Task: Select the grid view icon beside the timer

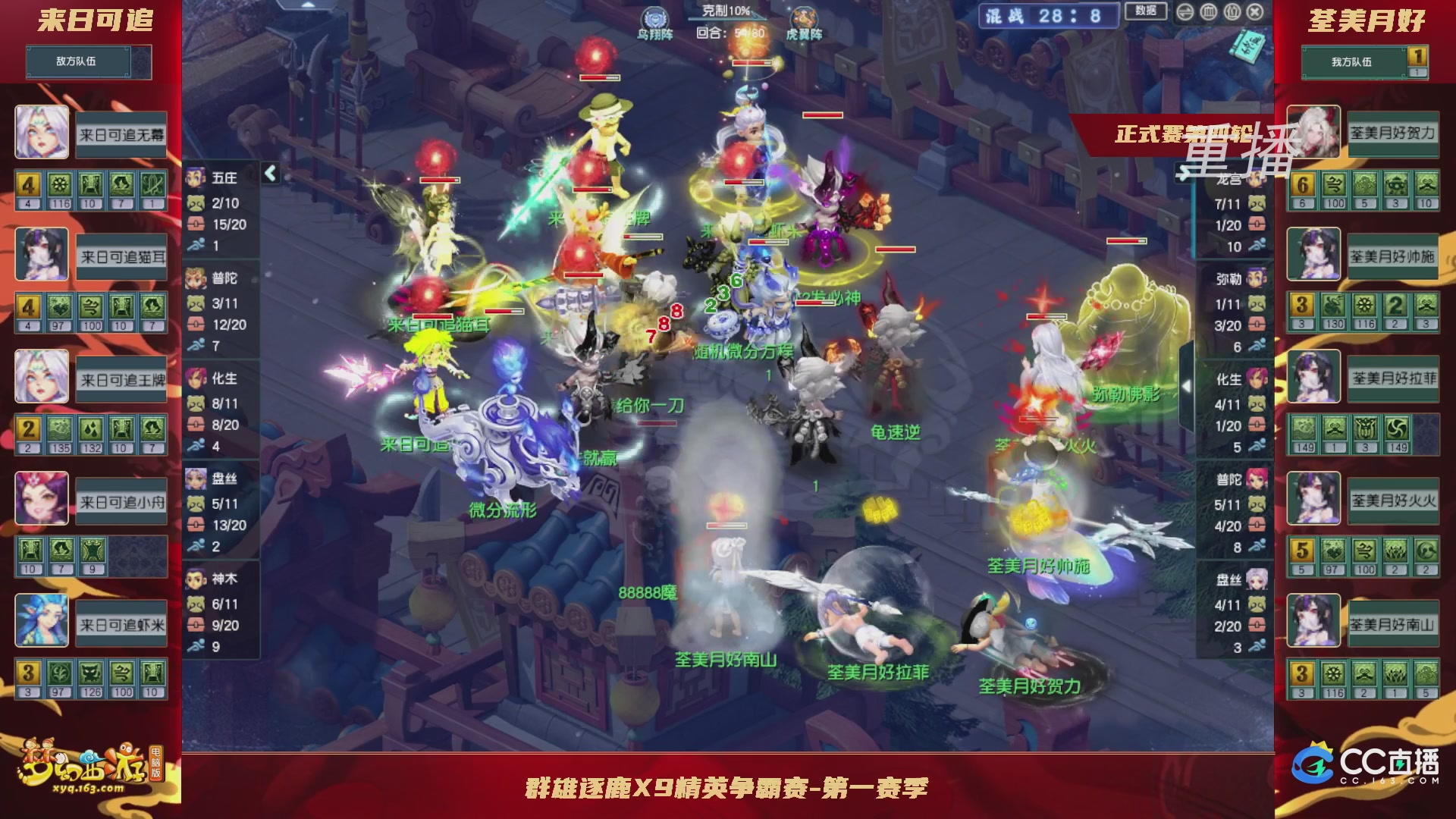Action: [x=1207, y=12]
